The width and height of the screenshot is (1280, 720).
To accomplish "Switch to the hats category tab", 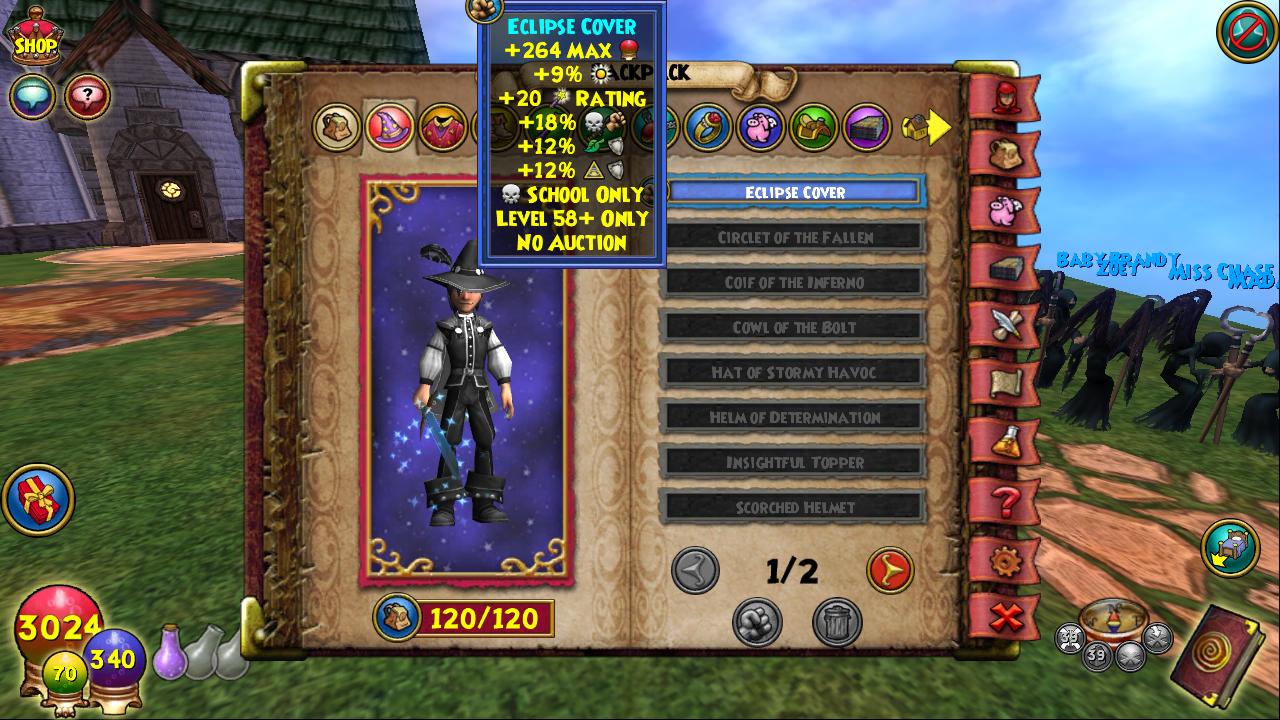I will click(389, 127).
